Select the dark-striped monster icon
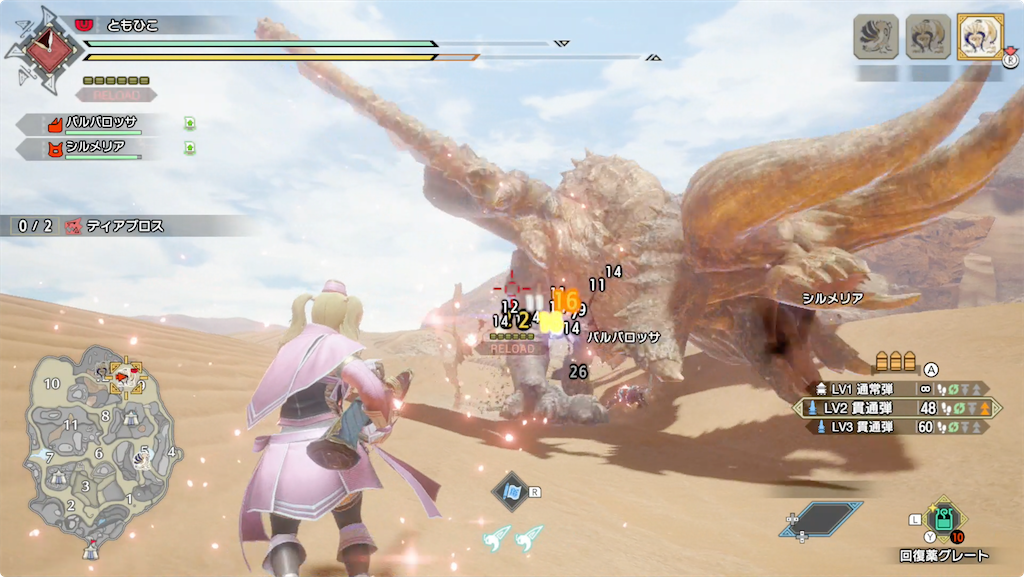Image resolution: width=1024 pixels, height=577 pixels. point(875,37)
